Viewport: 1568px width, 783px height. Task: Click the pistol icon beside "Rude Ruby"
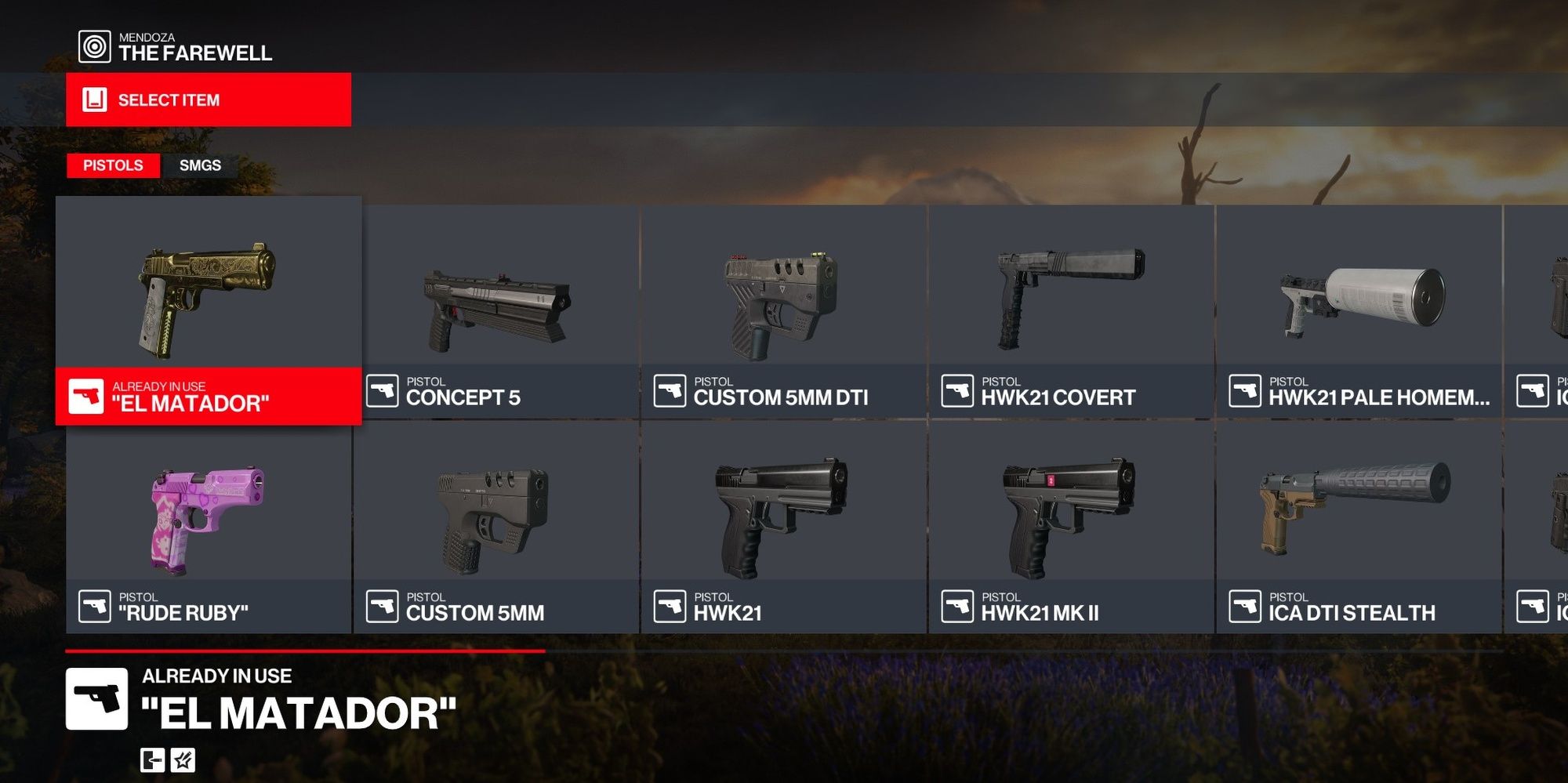click(94, 604)
